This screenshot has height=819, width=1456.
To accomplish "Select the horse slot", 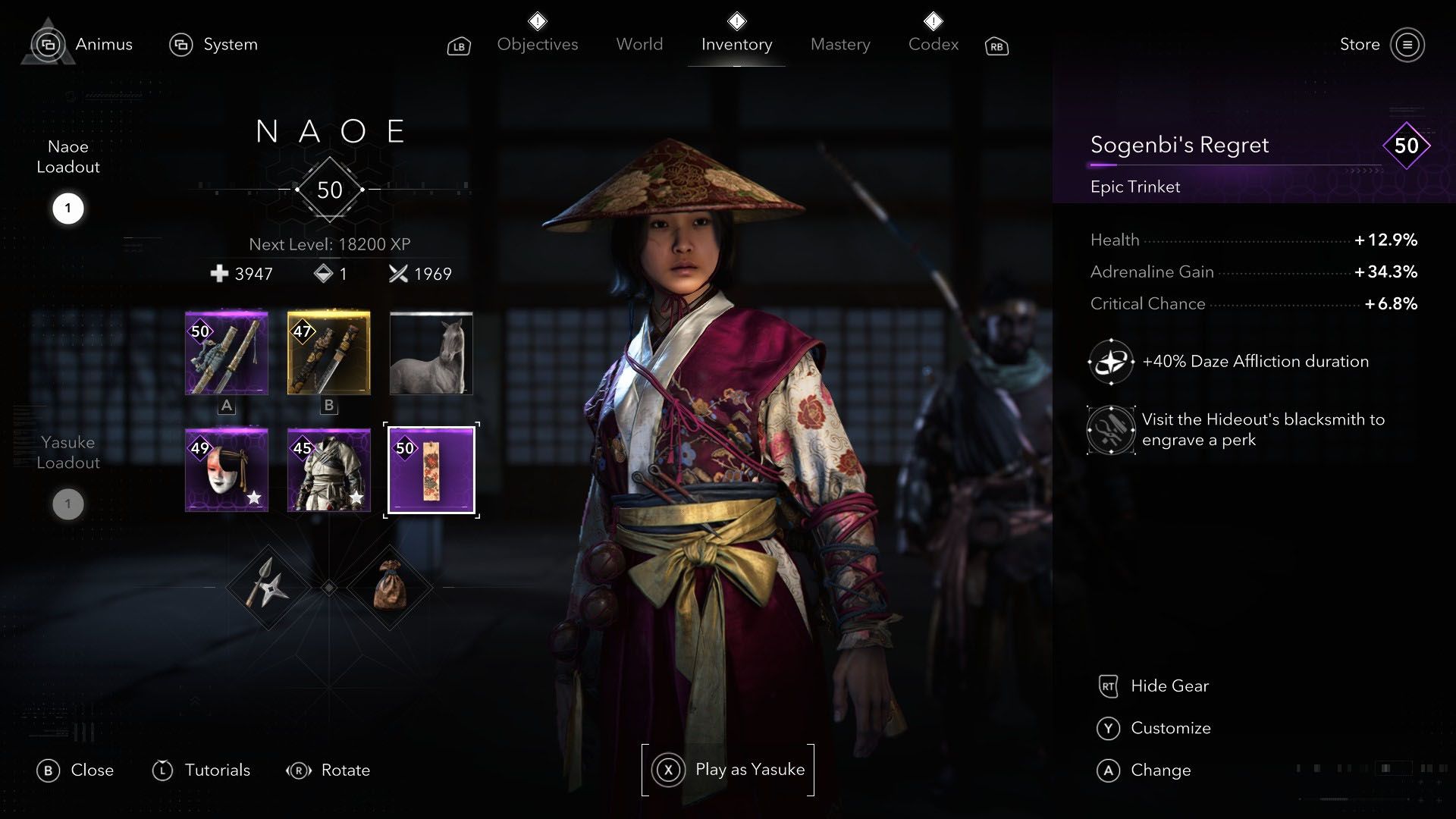I will tap(430, 353).
